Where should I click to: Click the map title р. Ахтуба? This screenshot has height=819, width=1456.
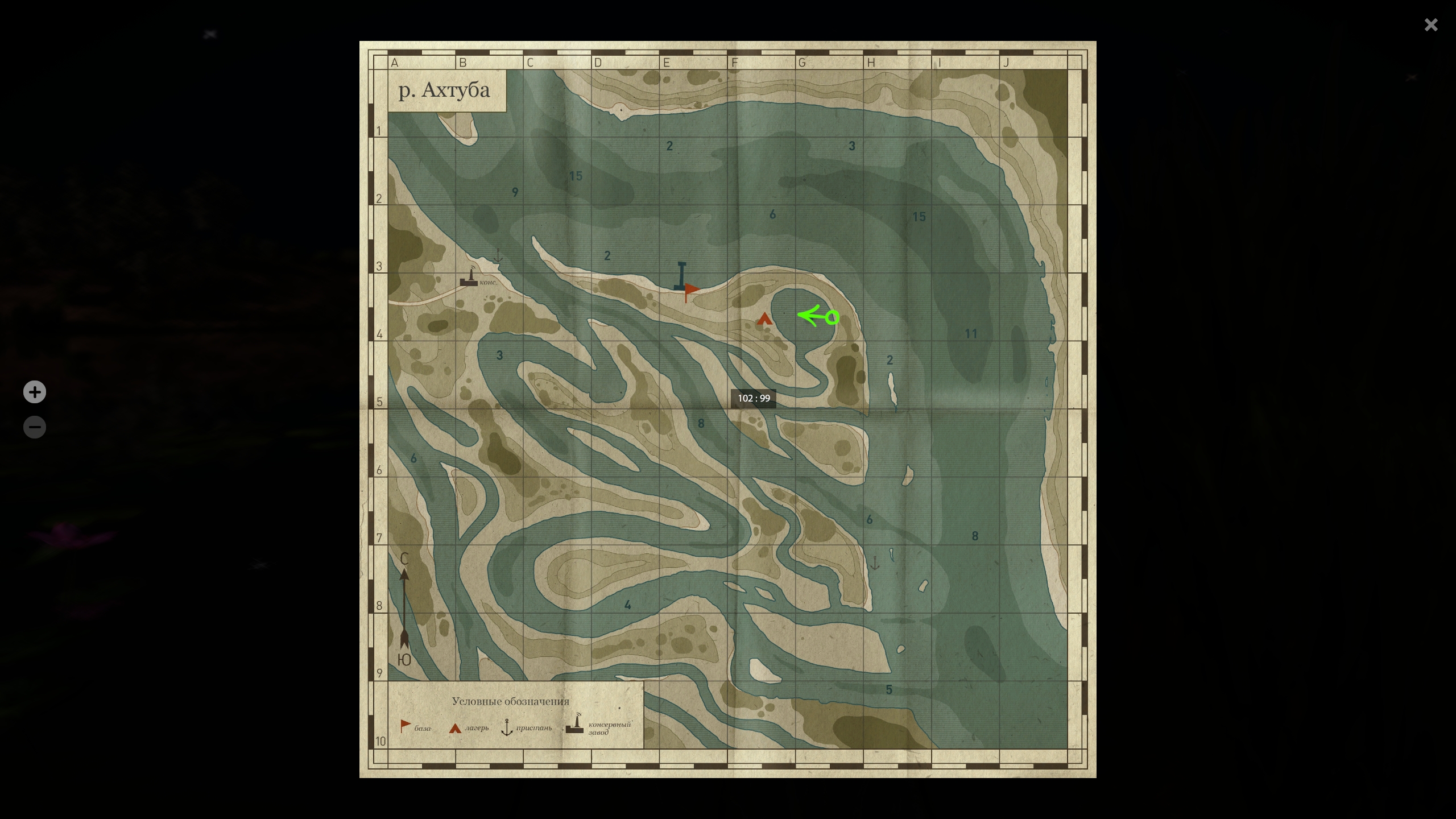click(446, 89)
